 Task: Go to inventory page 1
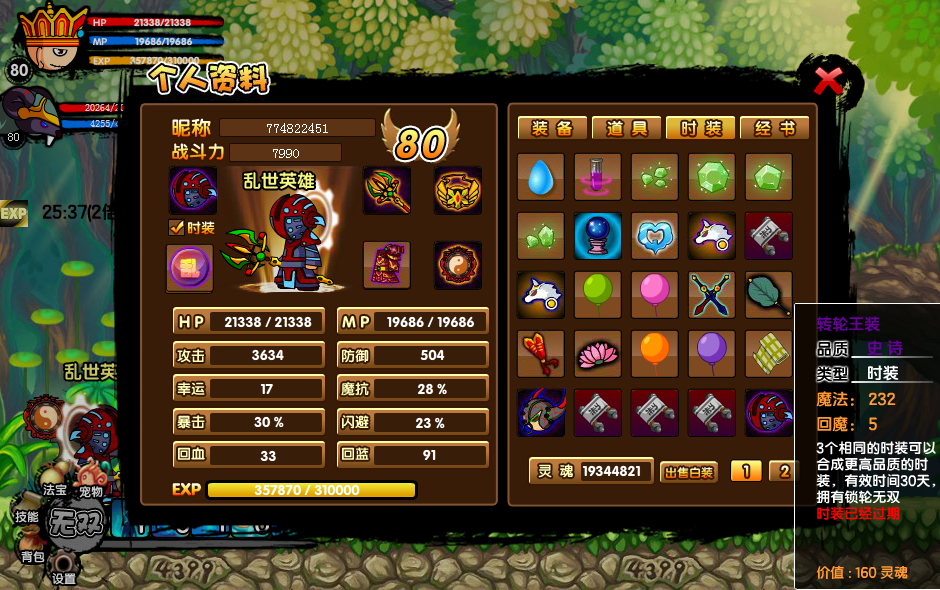tap(746, 471)
